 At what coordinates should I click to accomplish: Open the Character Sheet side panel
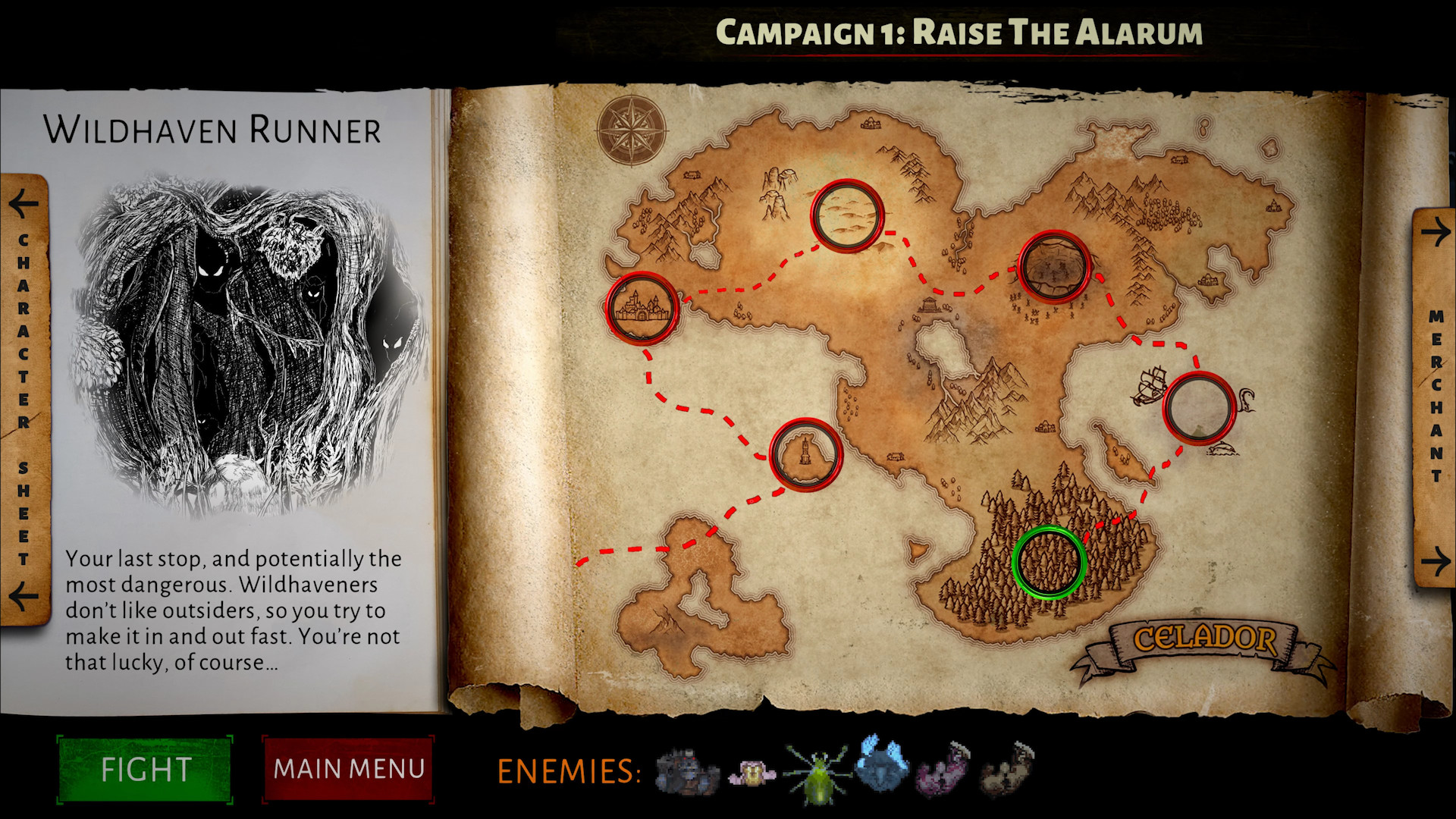23,394
